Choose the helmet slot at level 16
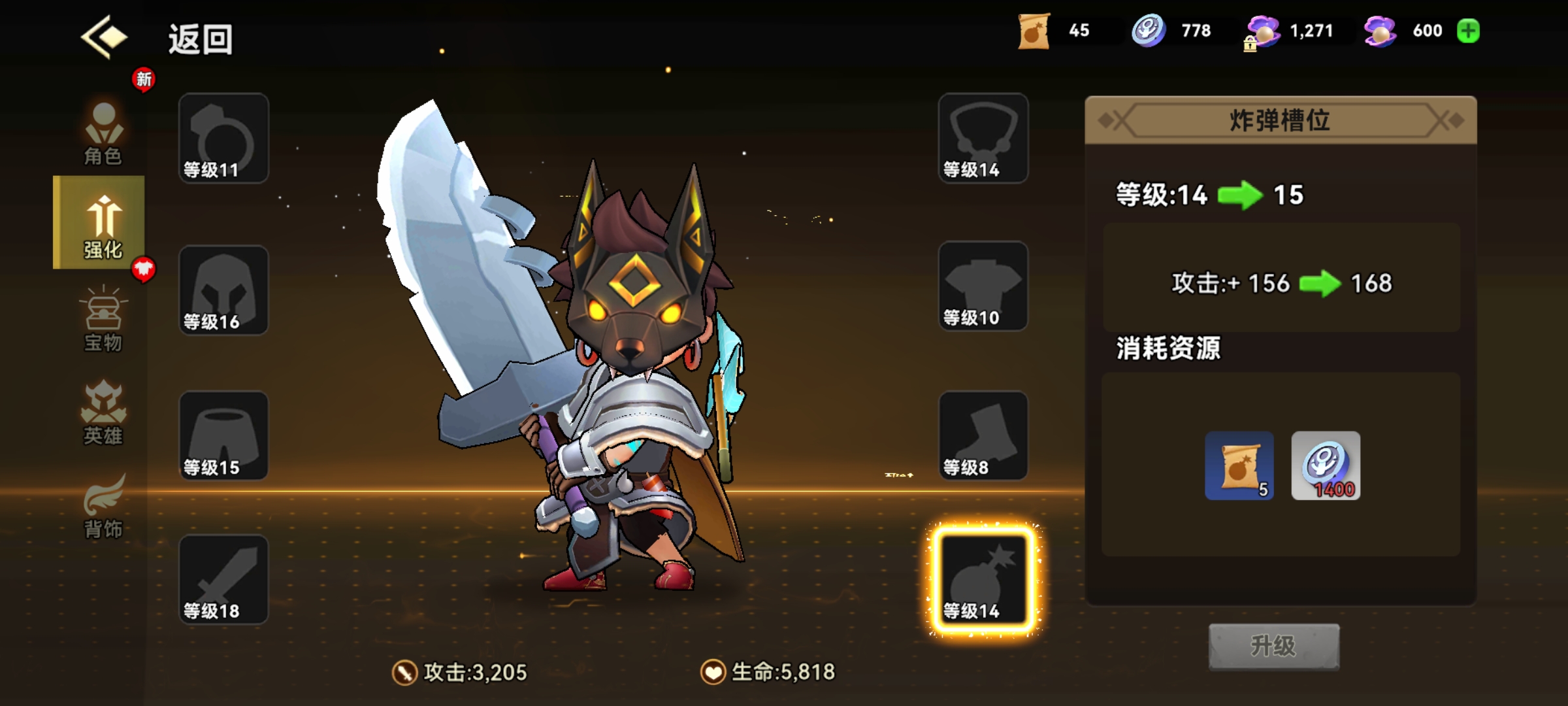The image size is (1568, 706). [223, 290]
